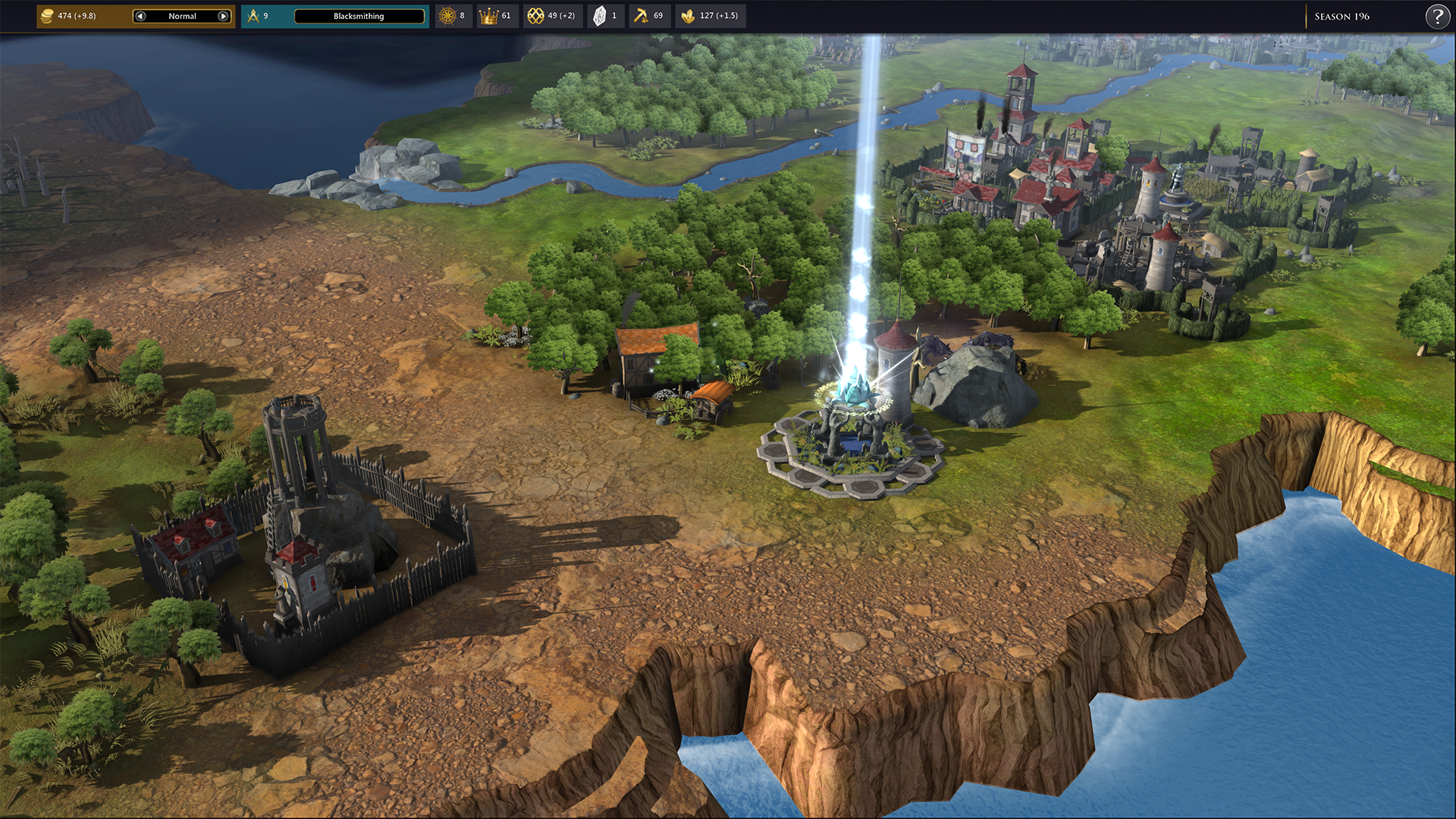Select the compass research points icon
The height and width of the screenshot is (819, 1456).
(253, 16)
